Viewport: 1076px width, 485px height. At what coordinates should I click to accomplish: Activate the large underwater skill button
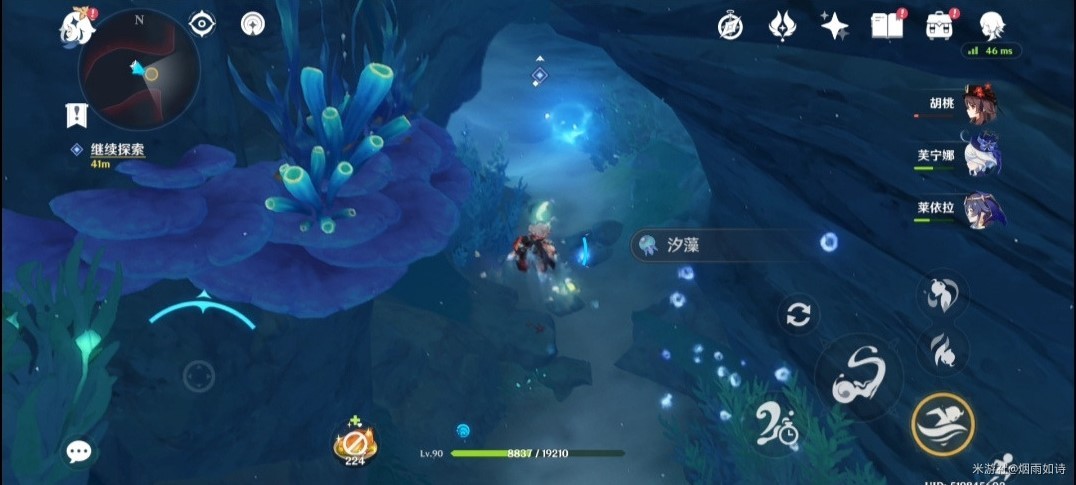pos(858,377)
